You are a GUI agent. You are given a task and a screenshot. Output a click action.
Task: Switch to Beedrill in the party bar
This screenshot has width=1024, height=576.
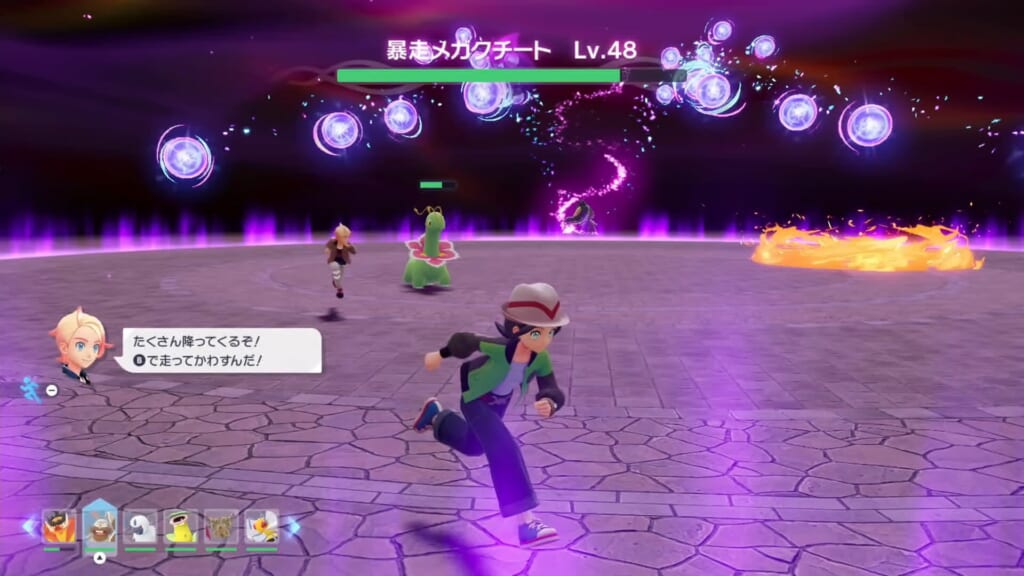coord(262,526)
